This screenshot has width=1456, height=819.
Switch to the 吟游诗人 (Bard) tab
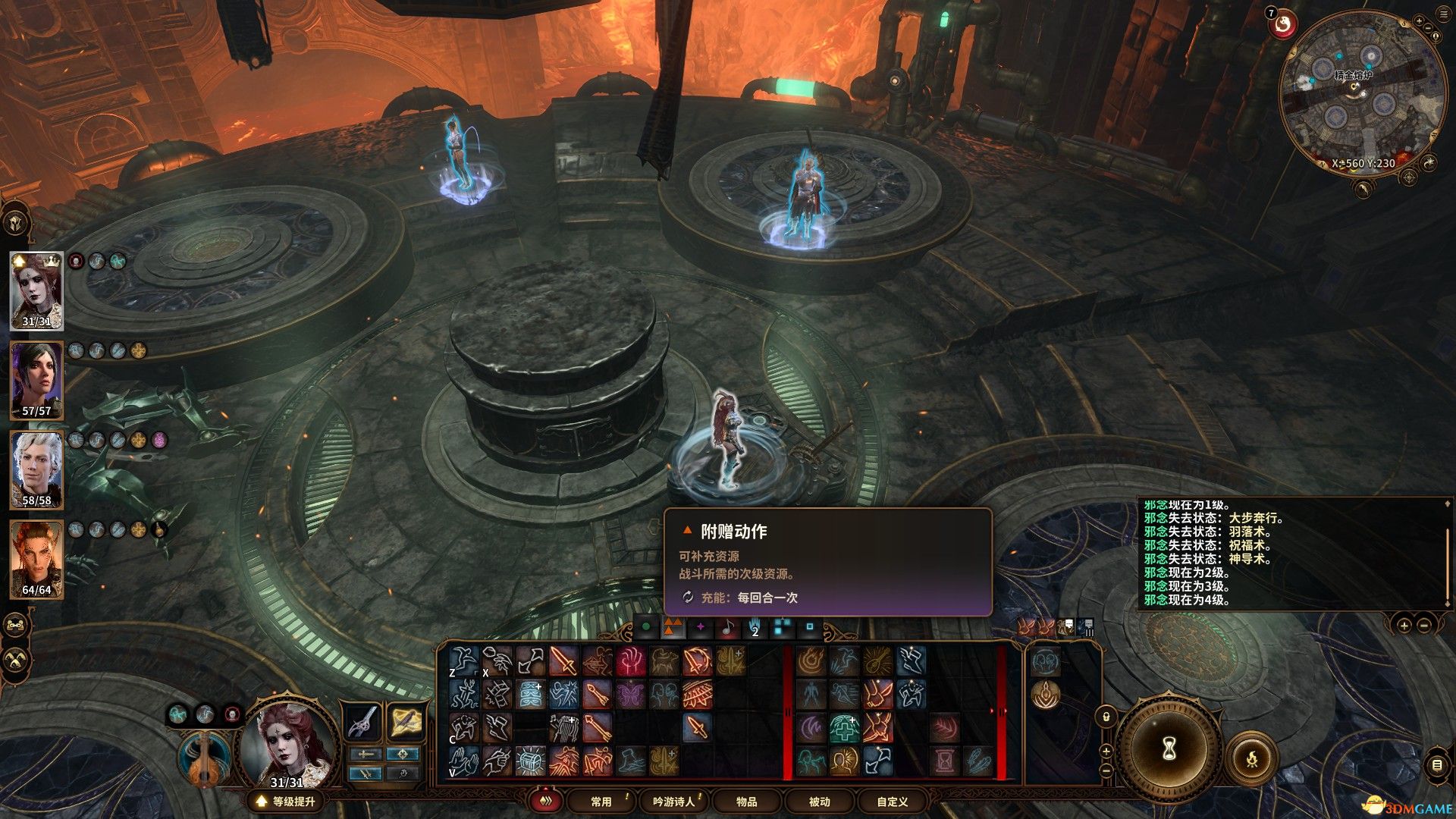(x=673, y=802)
